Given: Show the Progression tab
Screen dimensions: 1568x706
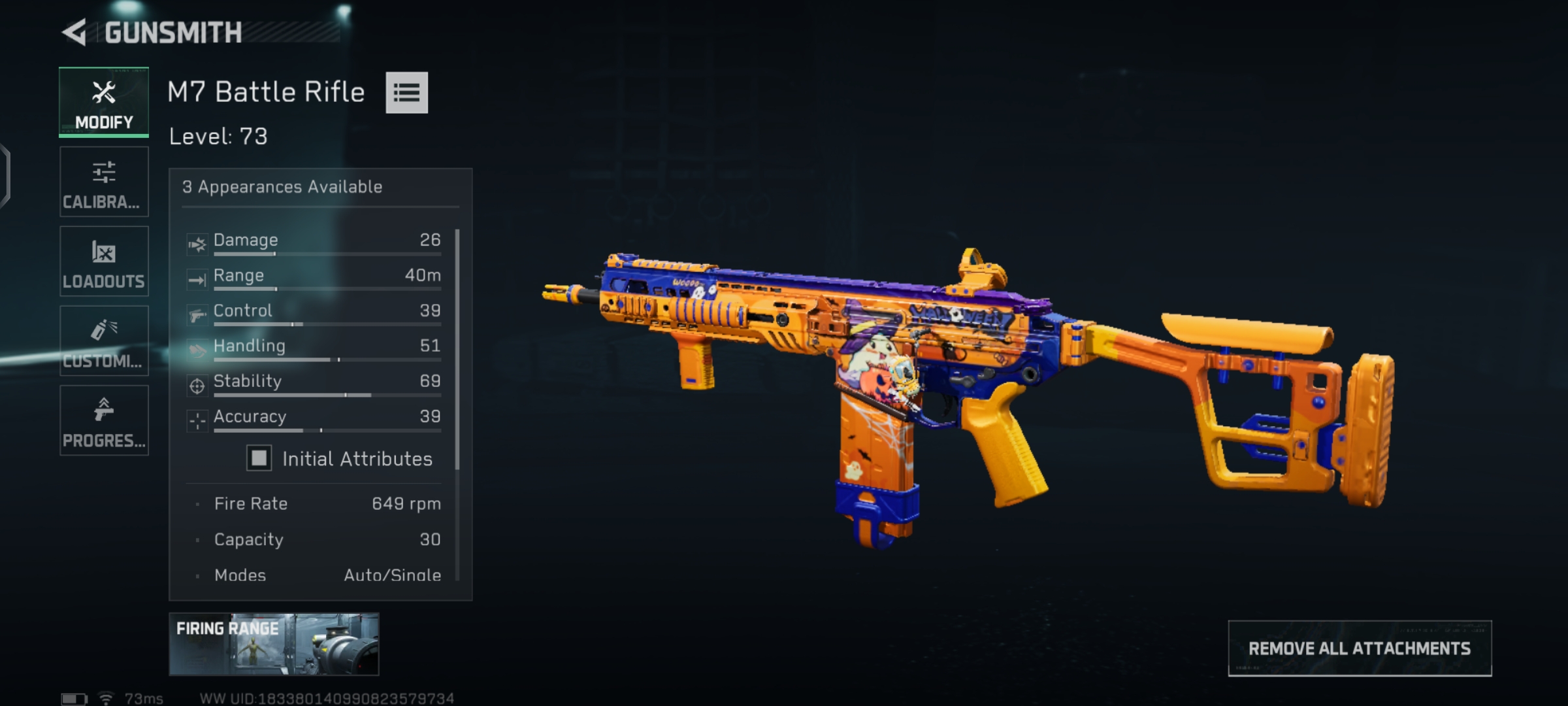Looking at the screenshot, I should point(104,420).
